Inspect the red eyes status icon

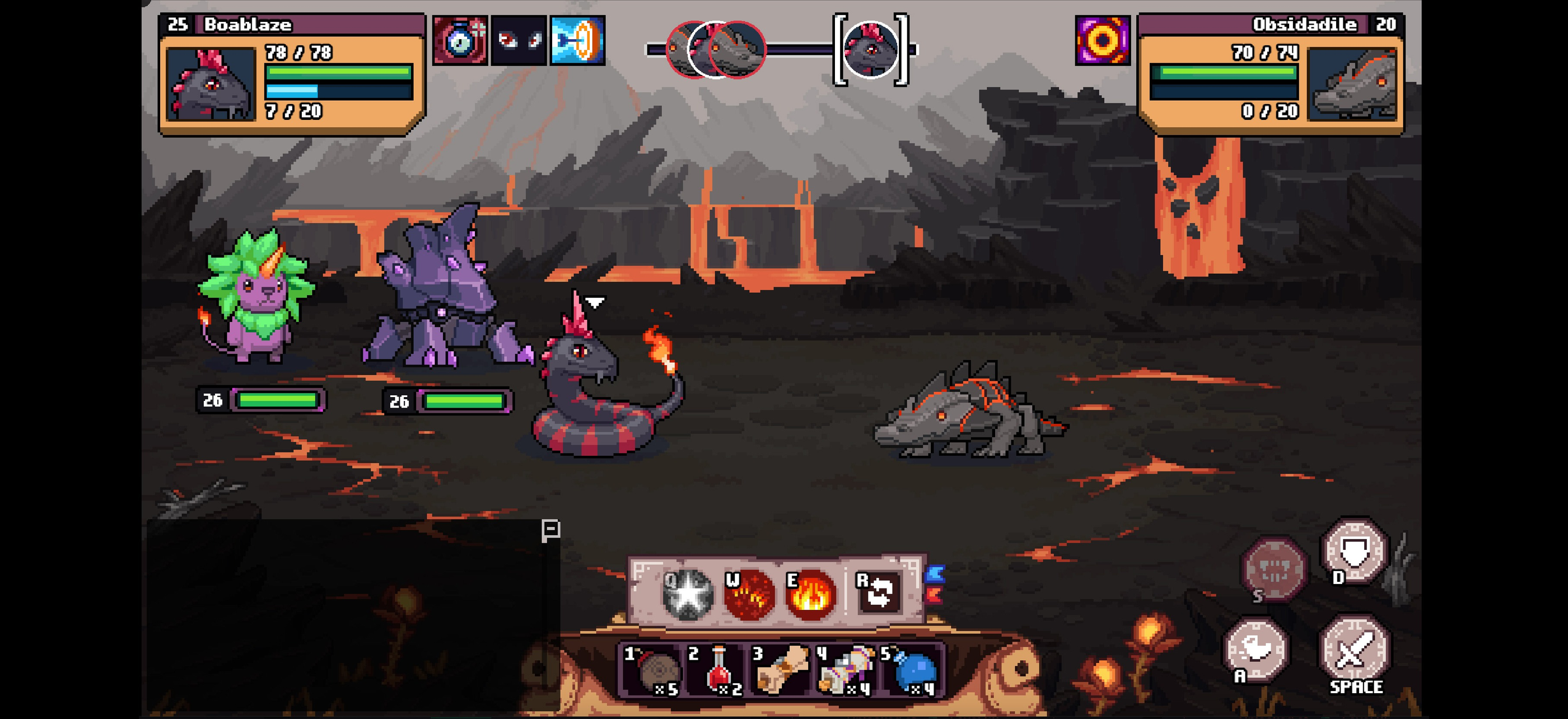pos(519,40)
